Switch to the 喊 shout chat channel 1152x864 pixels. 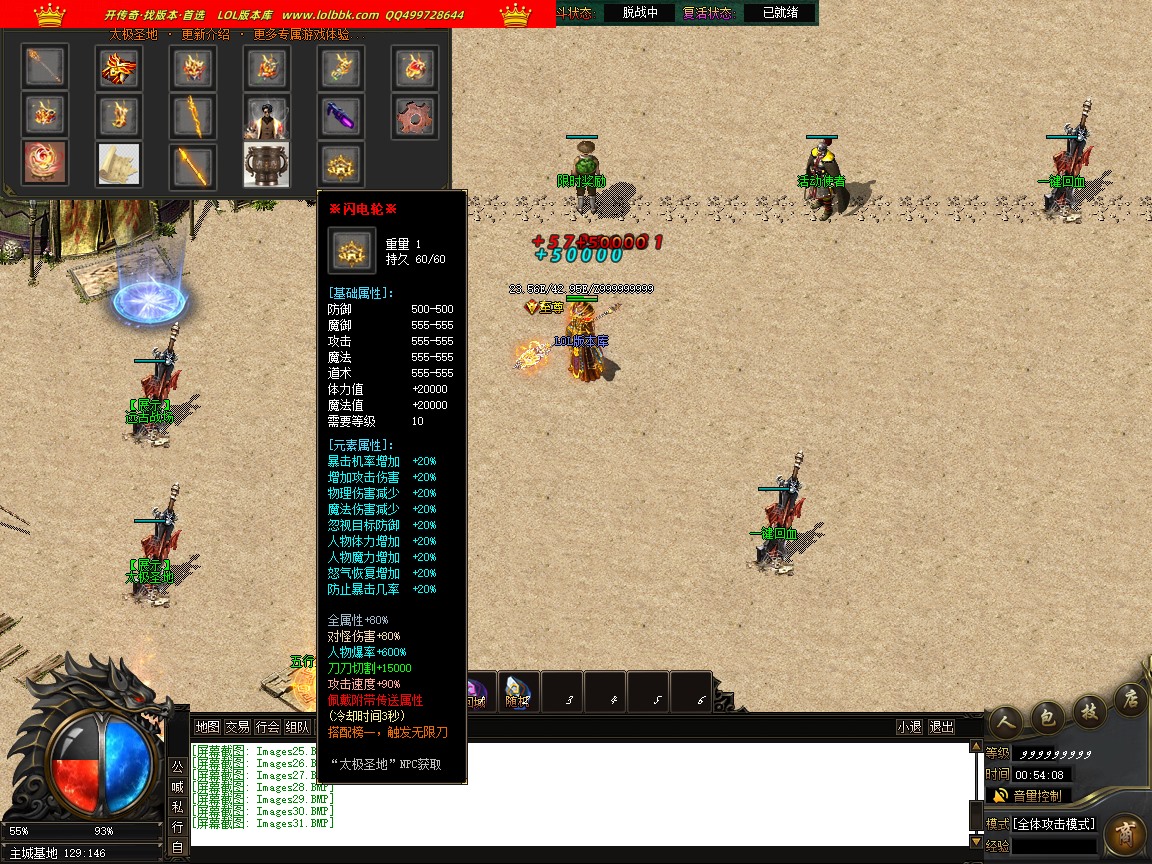[177, 787]
